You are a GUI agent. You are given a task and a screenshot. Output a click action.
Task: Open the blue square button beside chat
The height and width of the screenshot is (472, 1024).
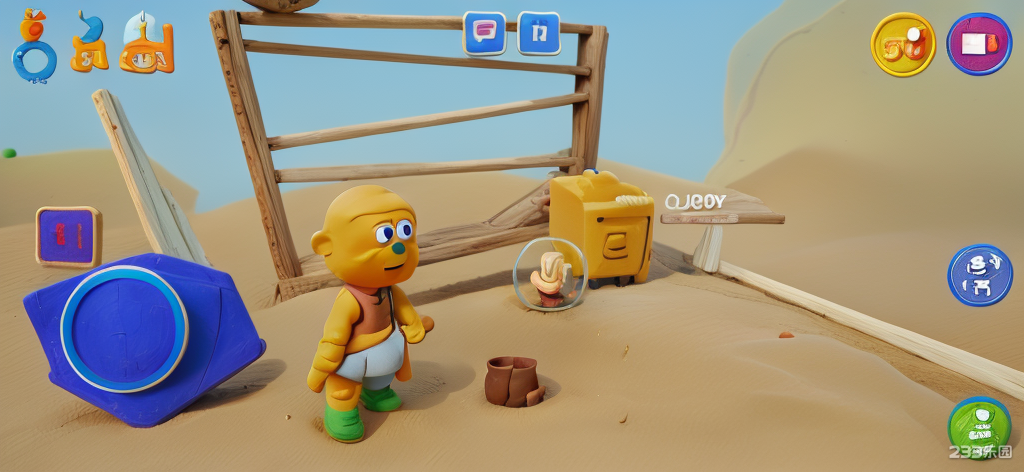(539, 33)
